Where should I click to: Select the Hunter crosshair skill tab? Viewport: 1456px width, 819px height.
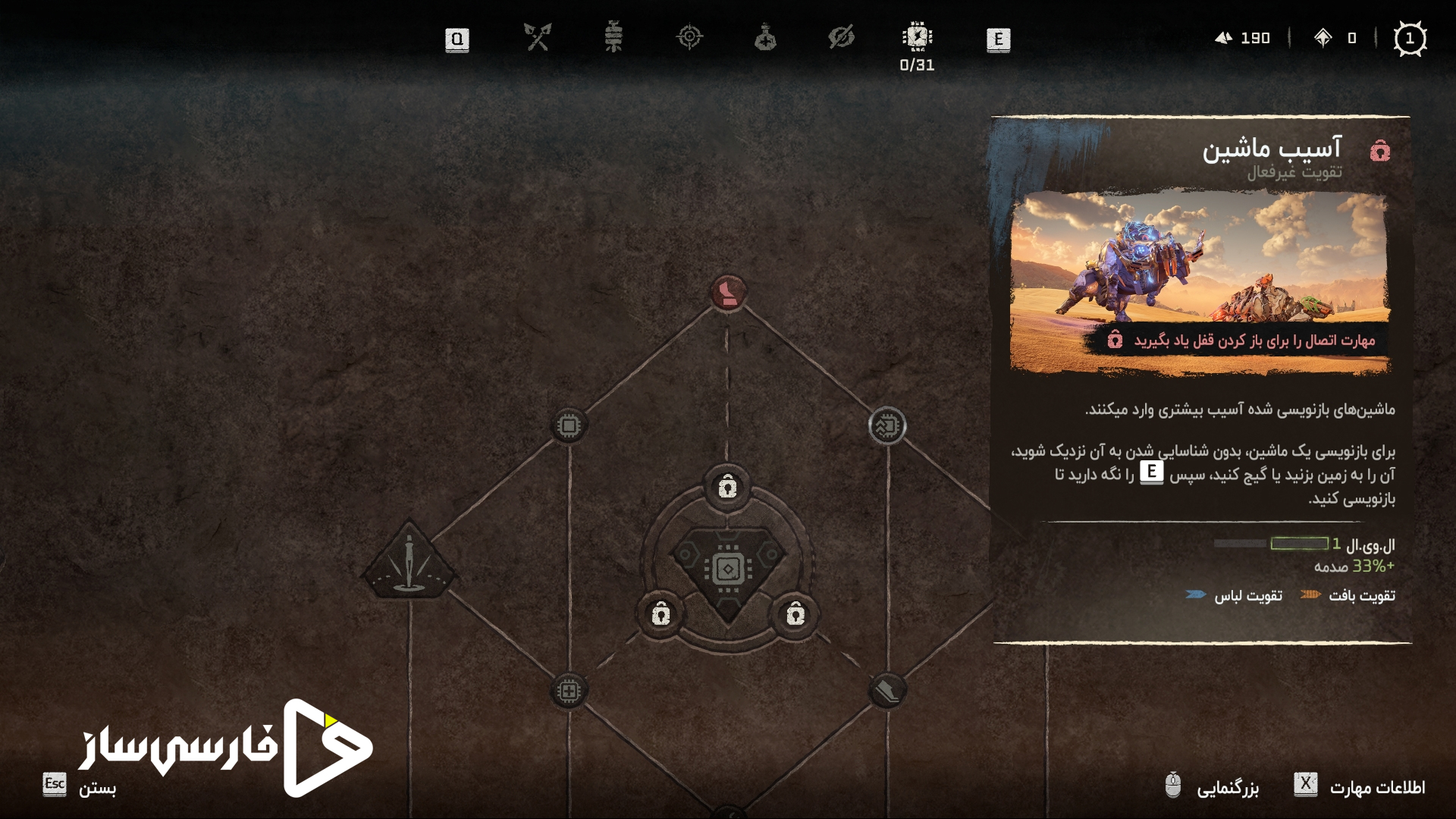click(x=689, y=37)
